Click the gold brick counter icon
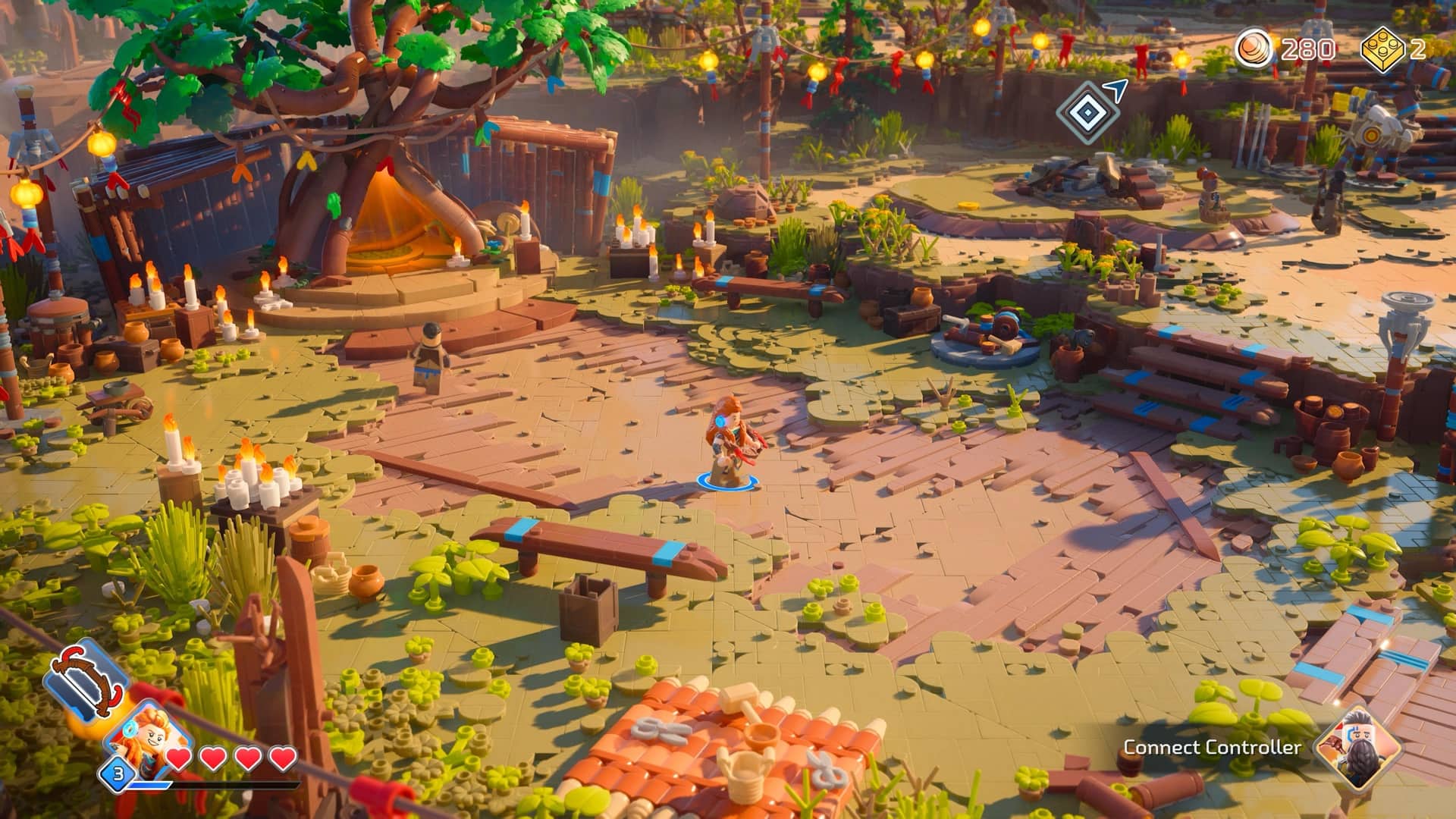This screenshot has height=819, width=1456. coord(1383,50)
